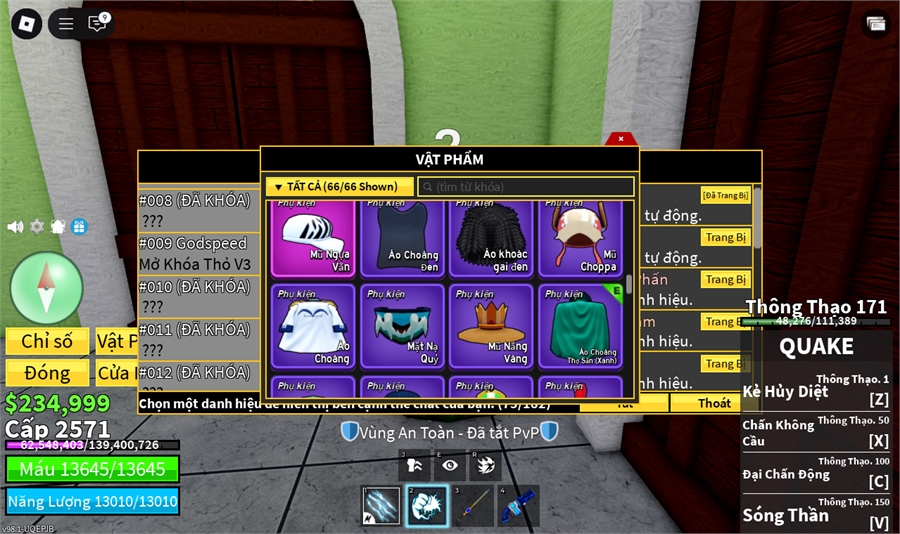Equip the blue gun in hotbar

(519, 506)
